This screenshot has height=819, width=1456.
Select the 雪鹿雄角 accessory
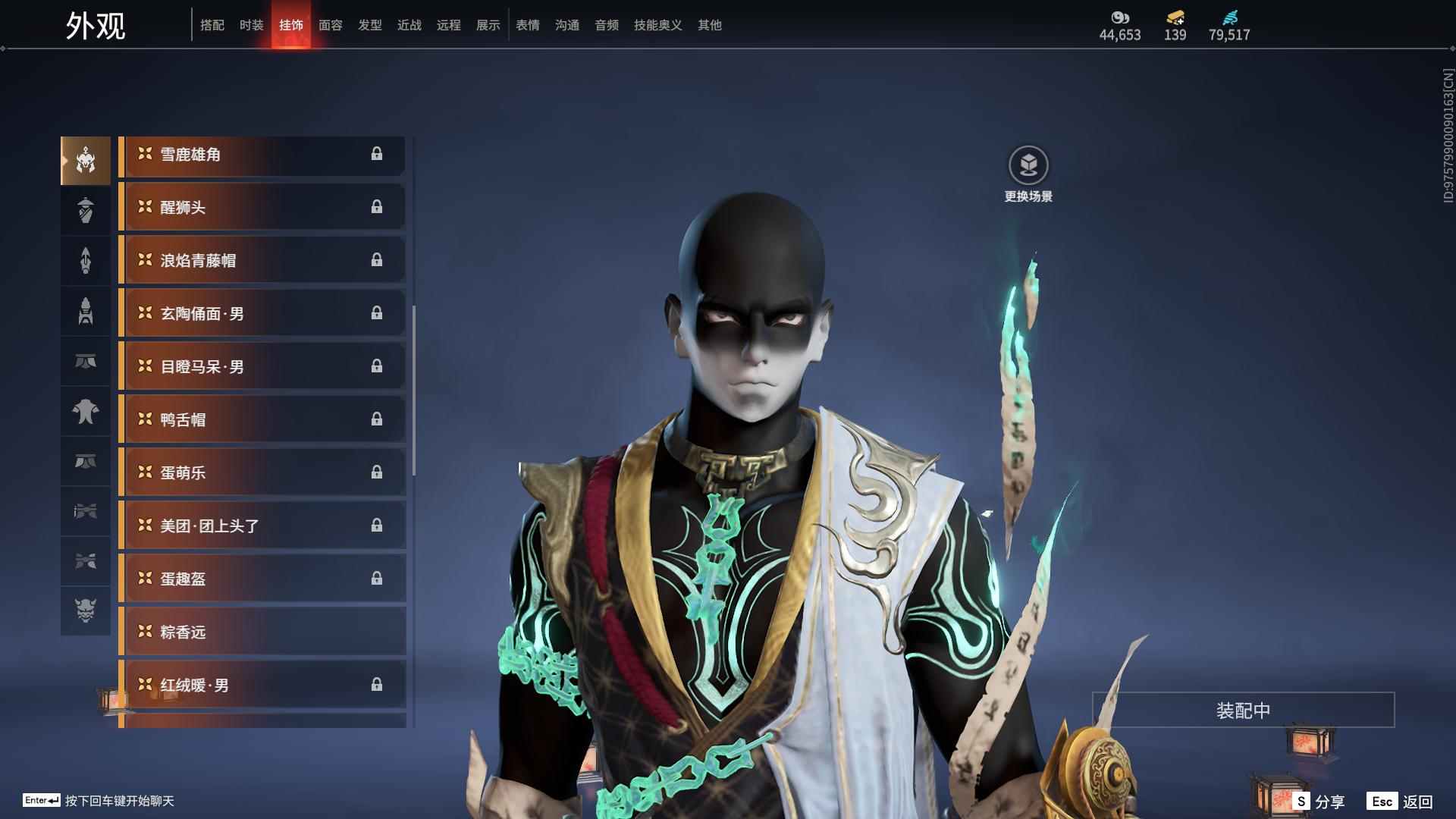click(262, 155)
